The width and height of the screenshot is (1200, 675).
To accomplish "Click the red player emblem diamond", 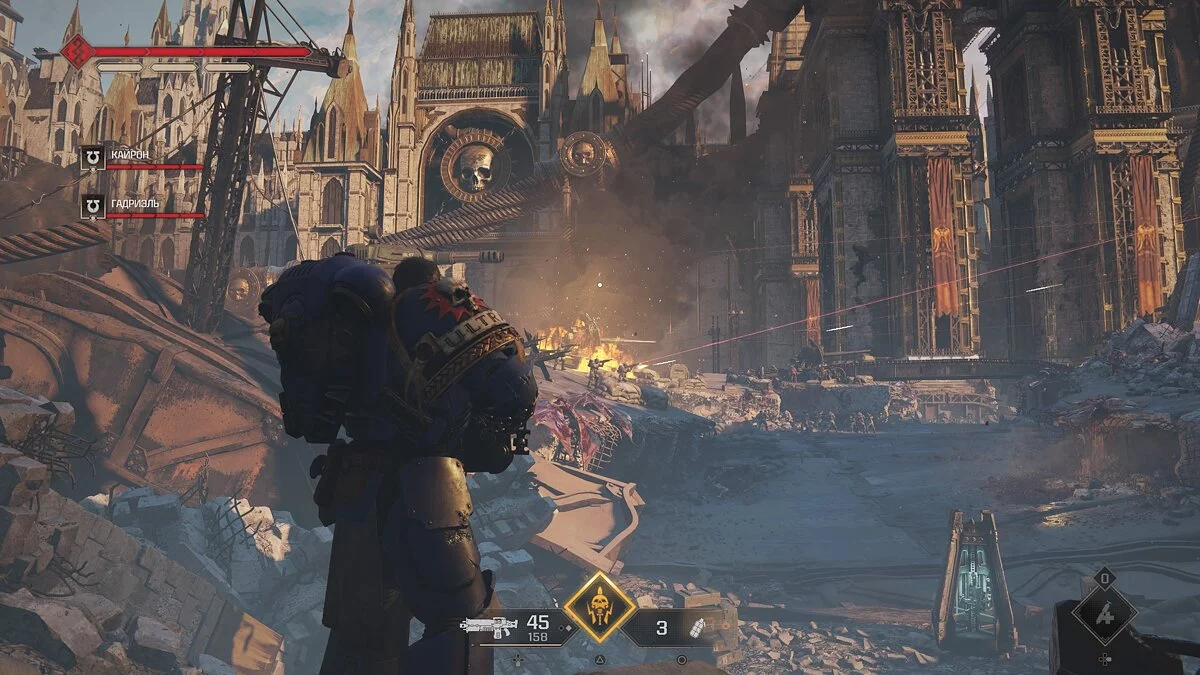I will pyautogui.click(x=77, y=50).
